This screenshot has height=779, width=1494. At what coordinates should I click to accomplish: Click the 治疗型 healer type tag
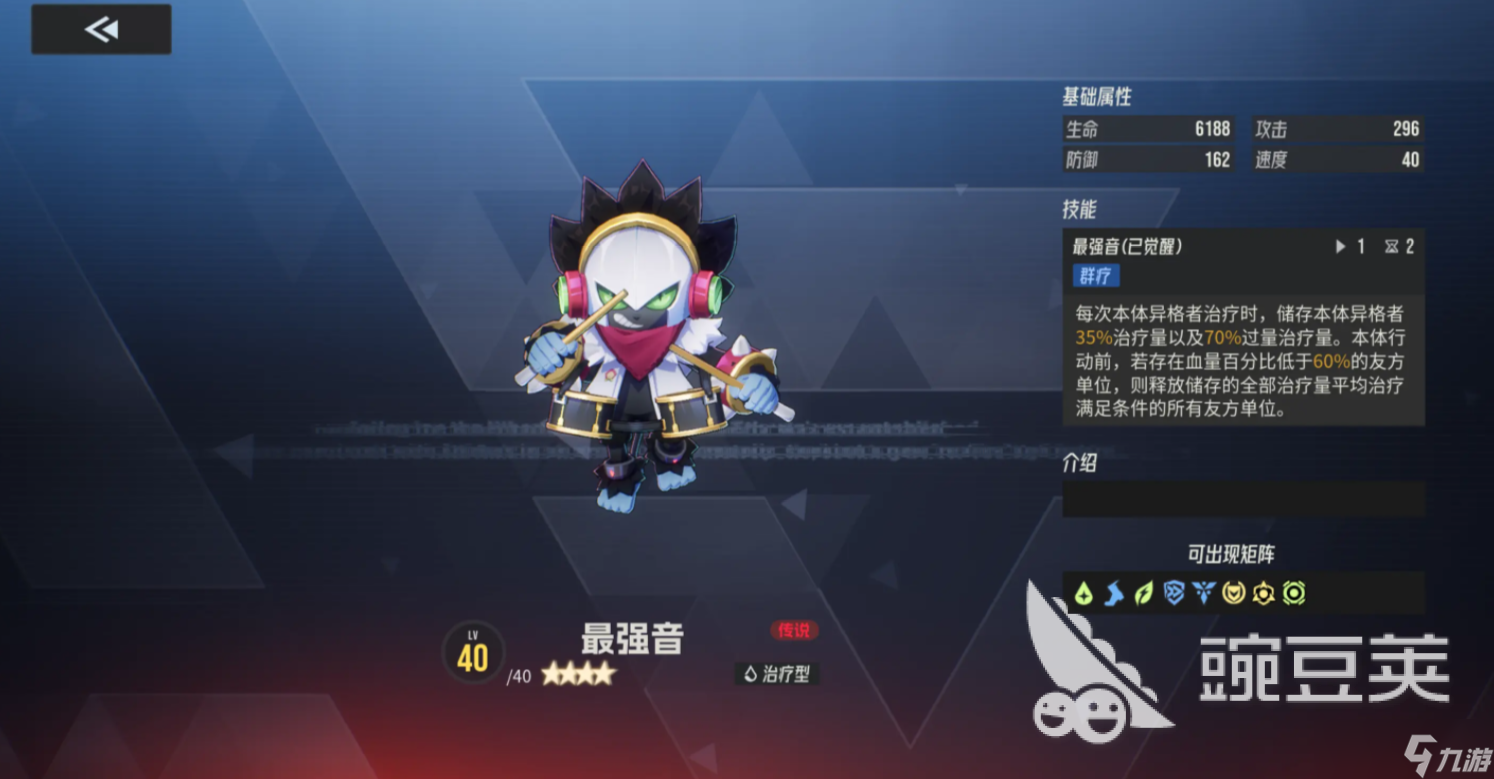point(777,674)
